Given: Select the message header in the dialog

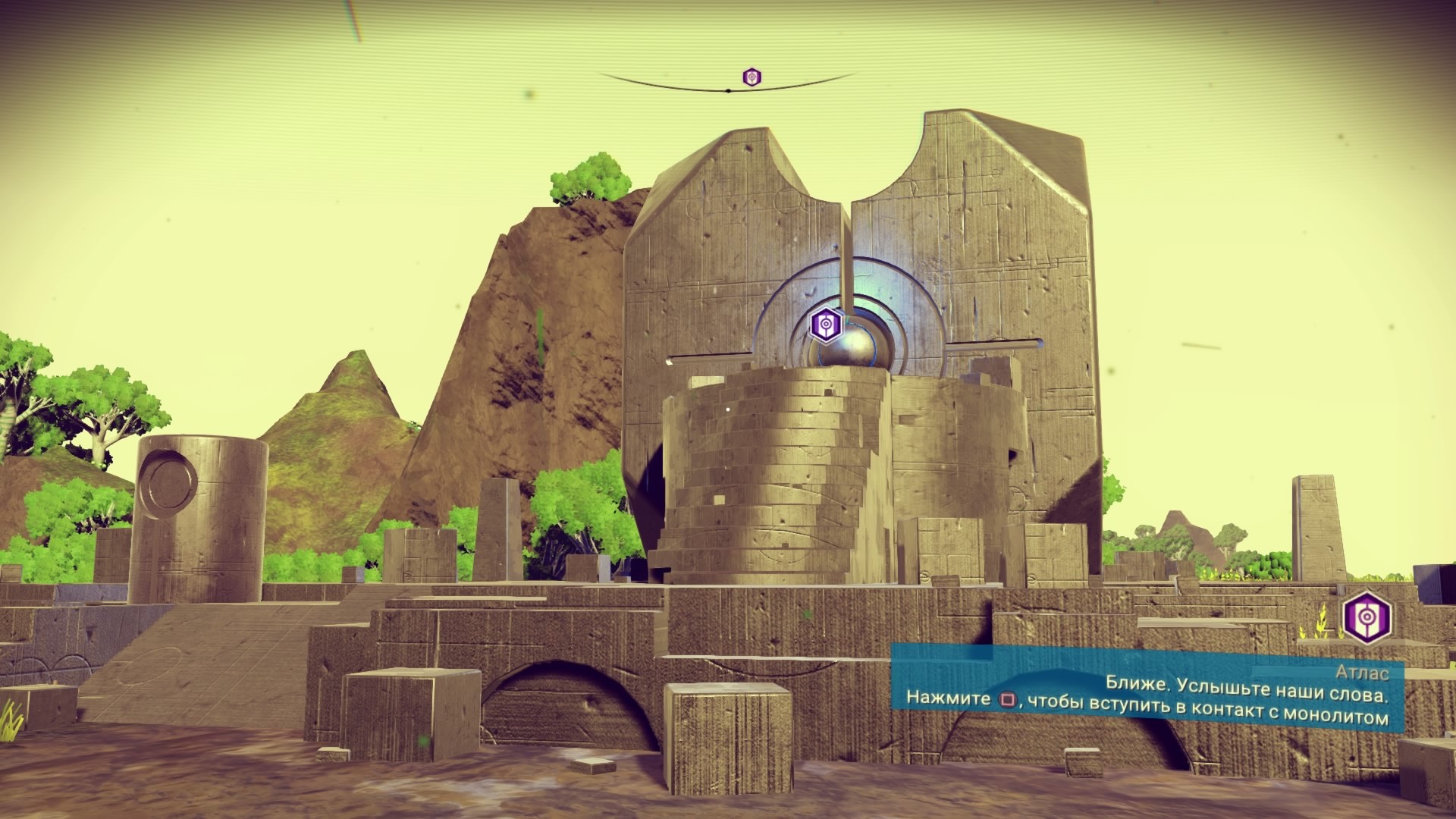Looking at the screenshot, I should pos(1363,673).
